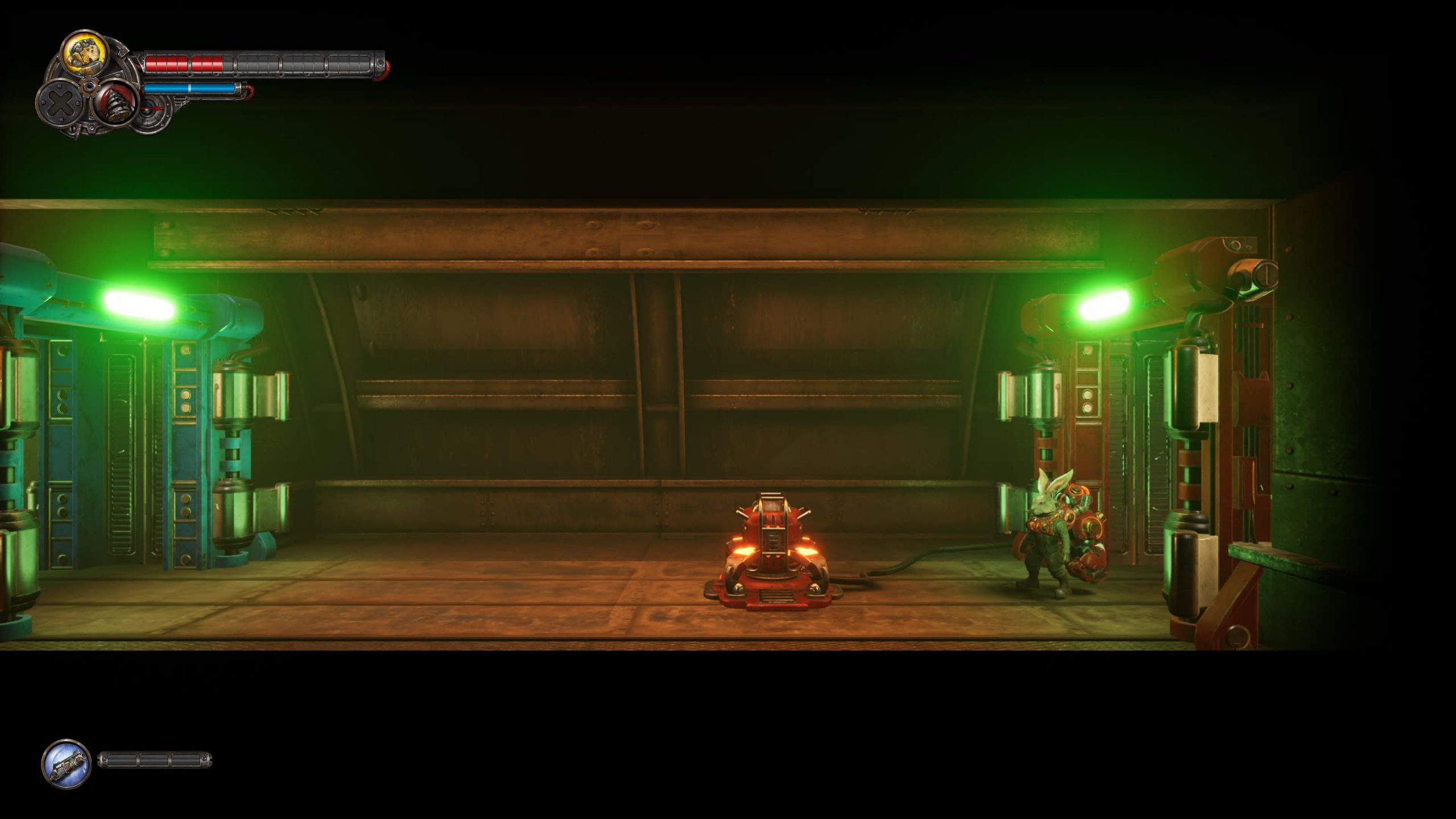The image size is (1456, 819).
Task: Click the character portrait circle in the top-left HUD
Action: [85, 54]
